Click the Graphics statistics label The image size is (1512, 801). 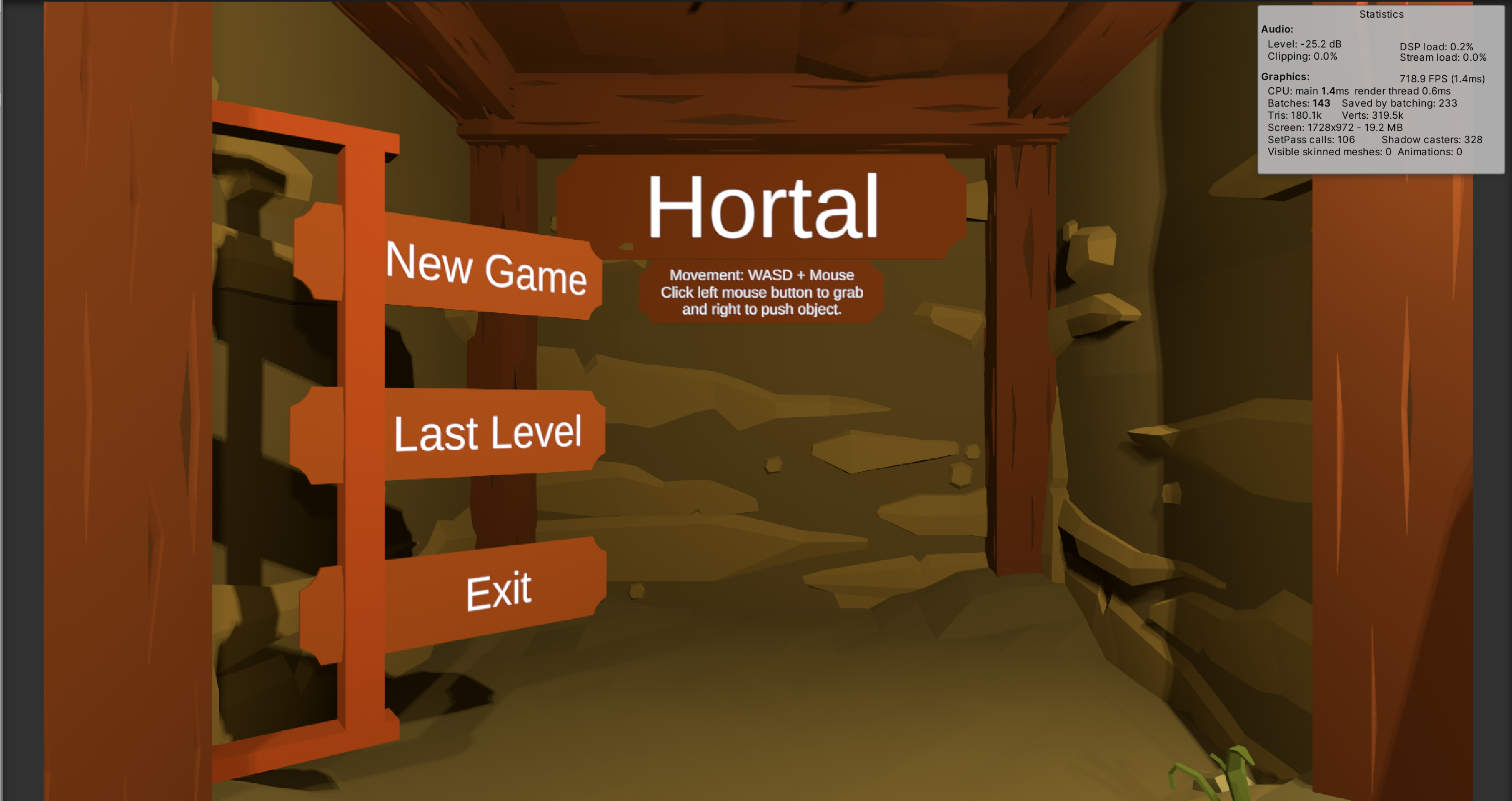1285,77
